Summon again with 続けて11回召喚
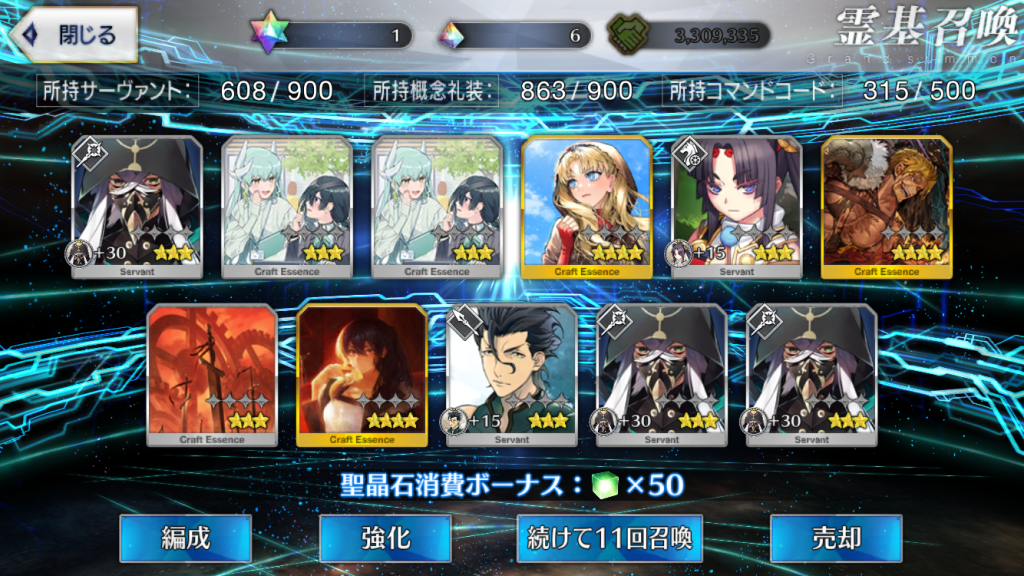 pos(610,538)
